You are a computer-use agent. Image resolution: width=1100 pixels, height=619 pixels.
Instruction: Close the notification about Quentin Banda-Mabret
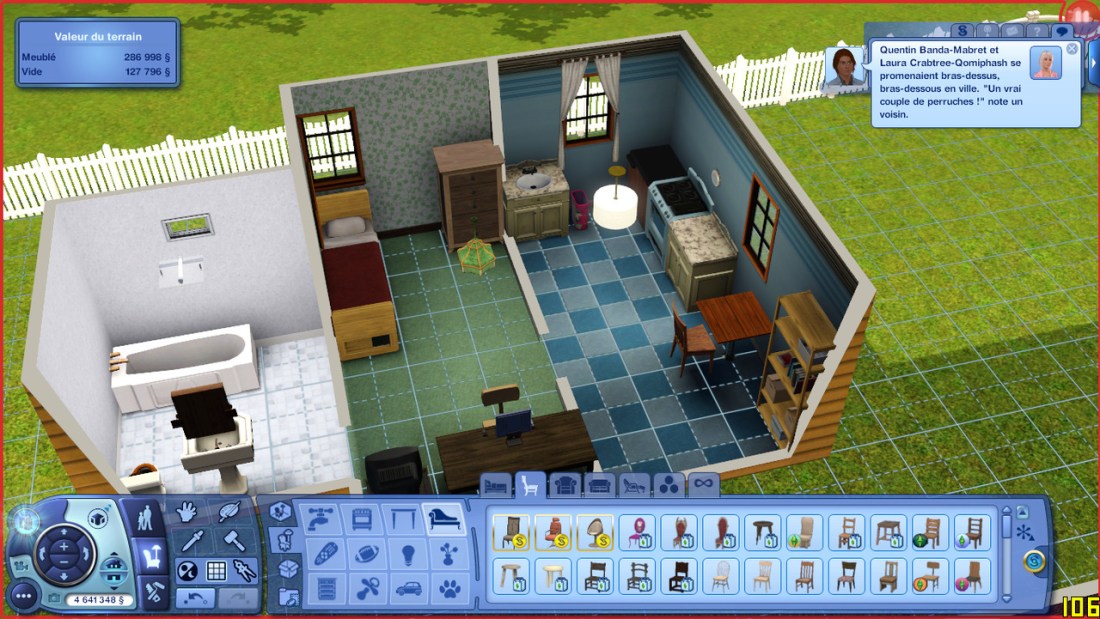coord(1072,49)
